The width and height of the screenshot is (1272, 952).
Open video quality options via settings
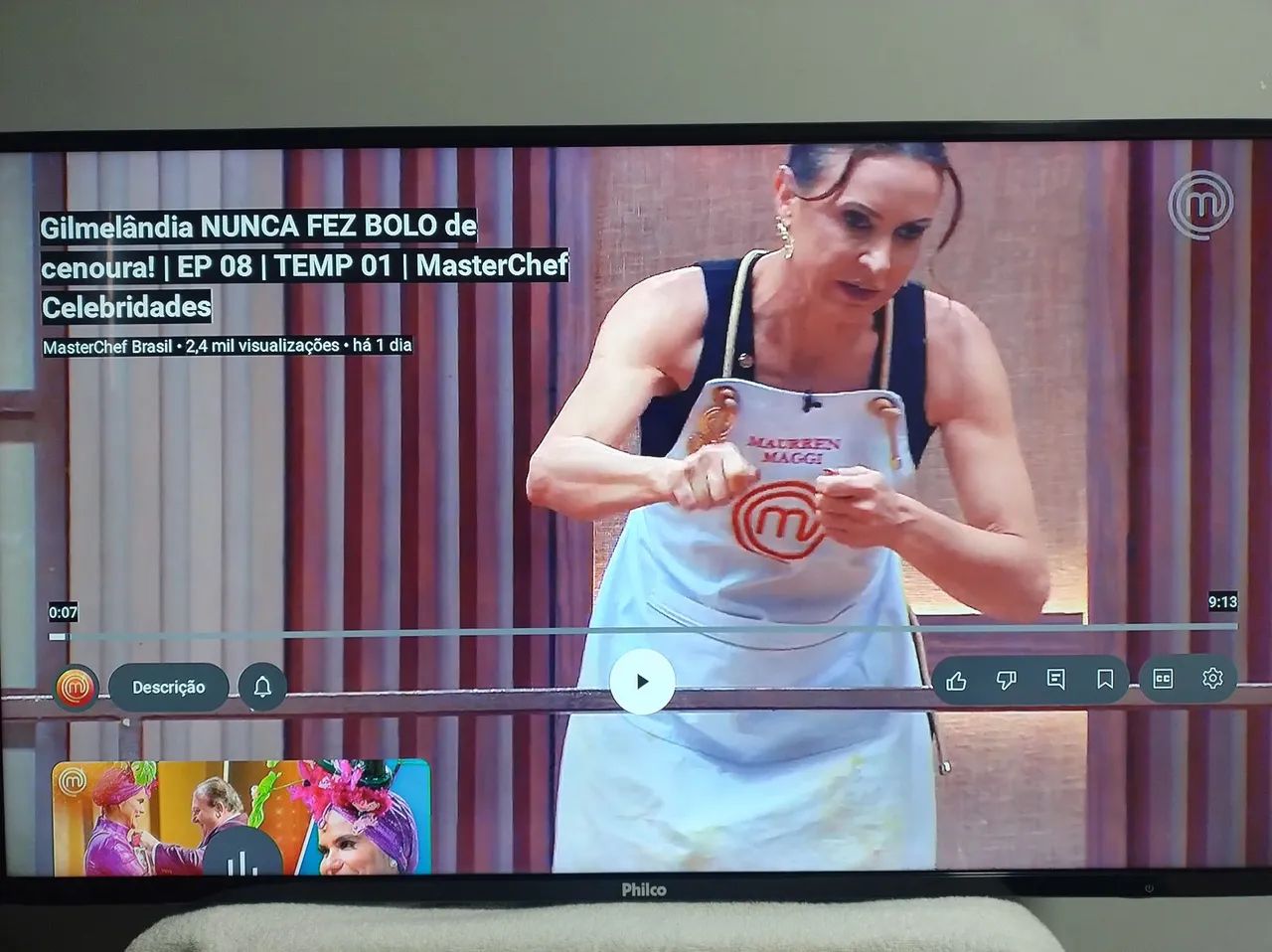tap(1211, 679)
